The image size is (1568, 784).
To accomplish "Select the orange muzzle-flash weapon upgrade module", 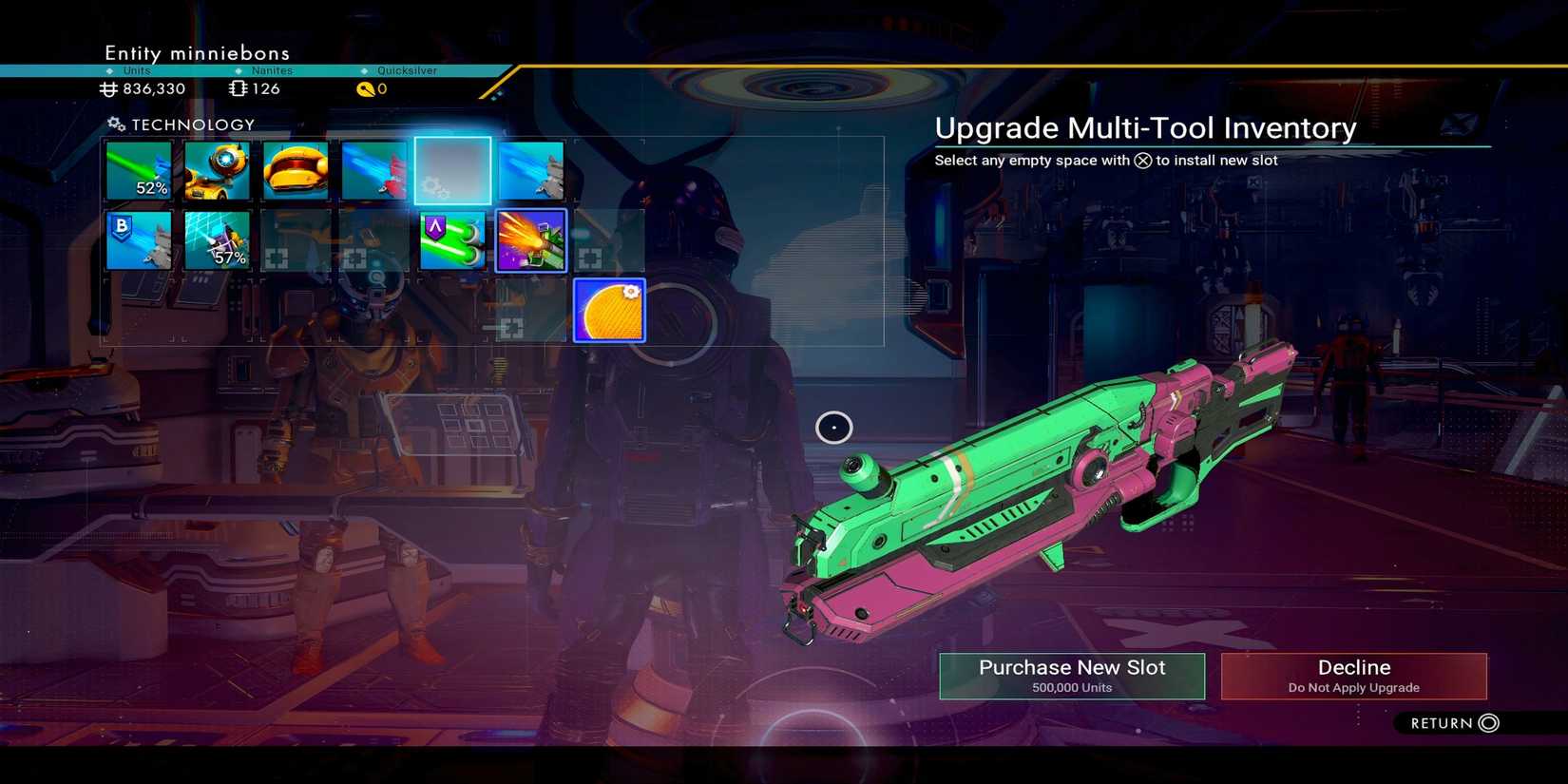I will pyautogui.click(x=531, y=239).
